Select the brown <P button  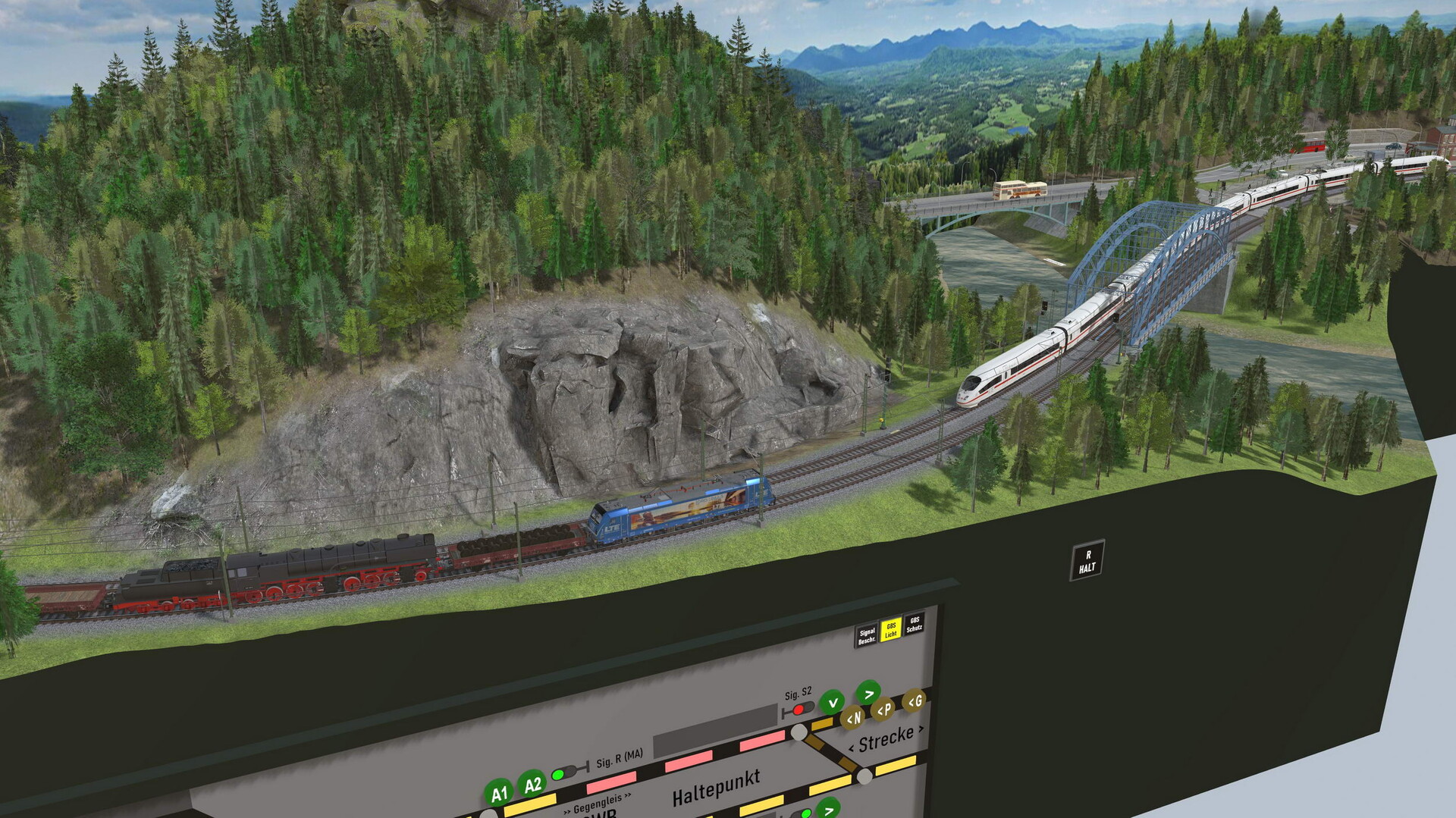(x=883, y=710)
